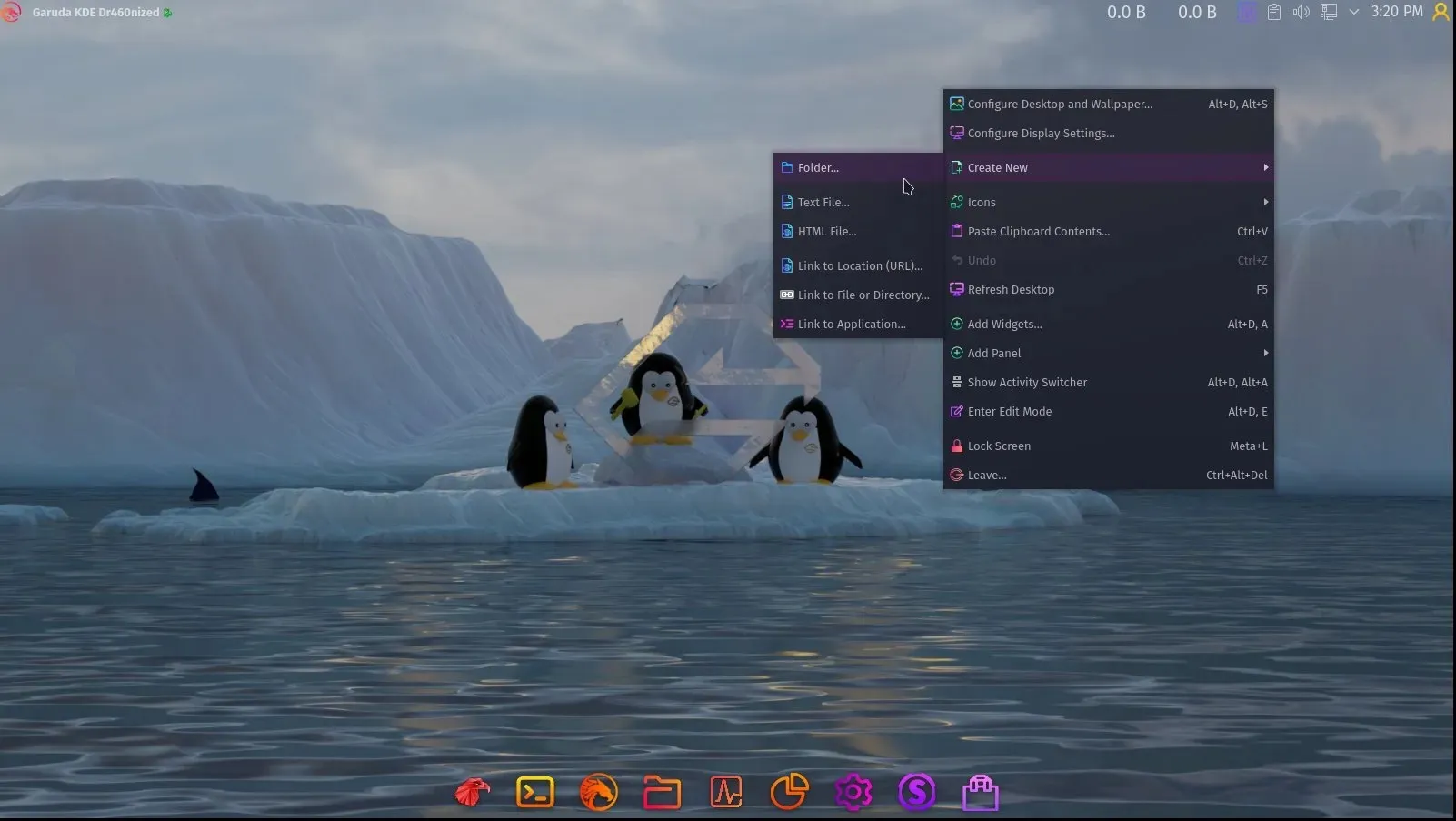Open the Konsole terminal from the dock
The image size is (1456, 821).
click(x=534, y=791)
